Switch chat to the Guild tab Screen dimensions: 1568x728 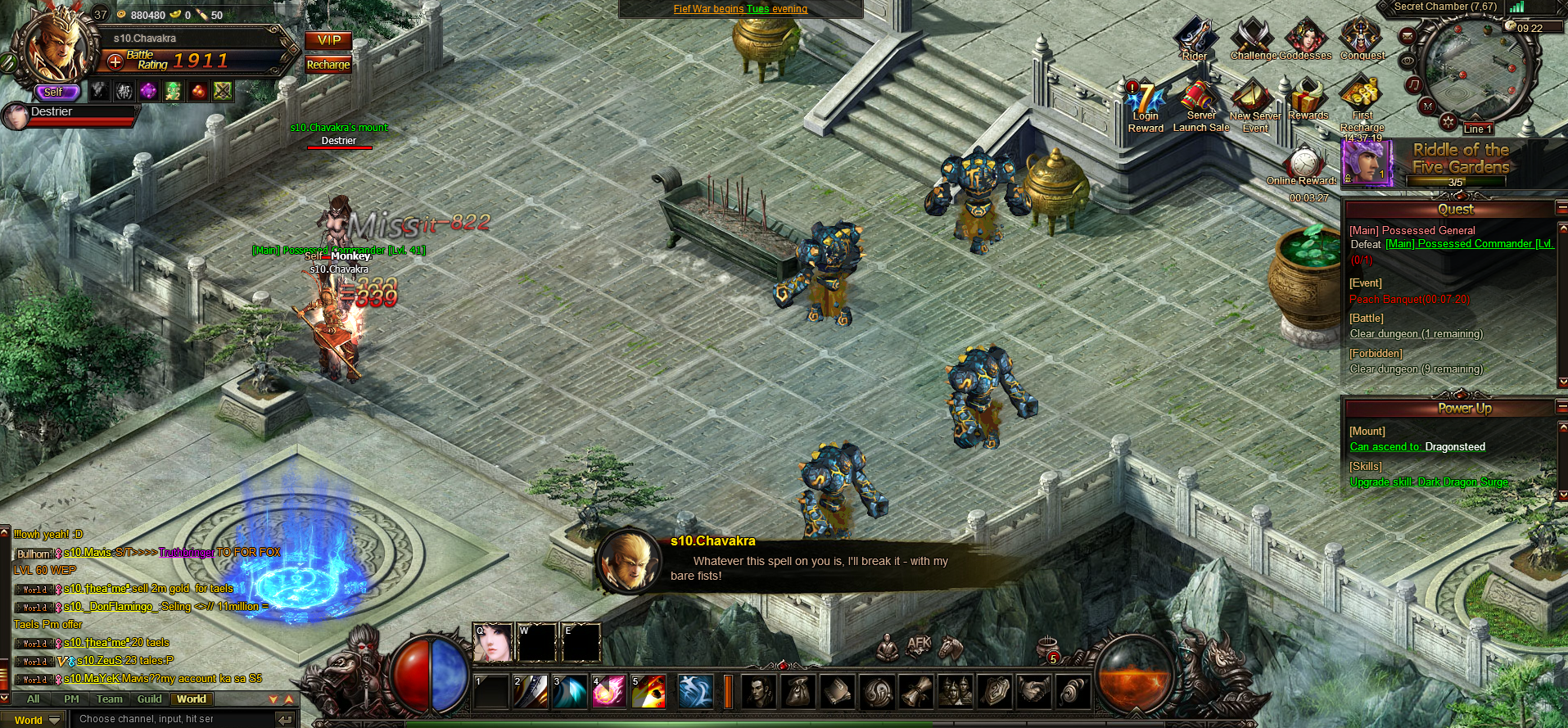(149, 699)
